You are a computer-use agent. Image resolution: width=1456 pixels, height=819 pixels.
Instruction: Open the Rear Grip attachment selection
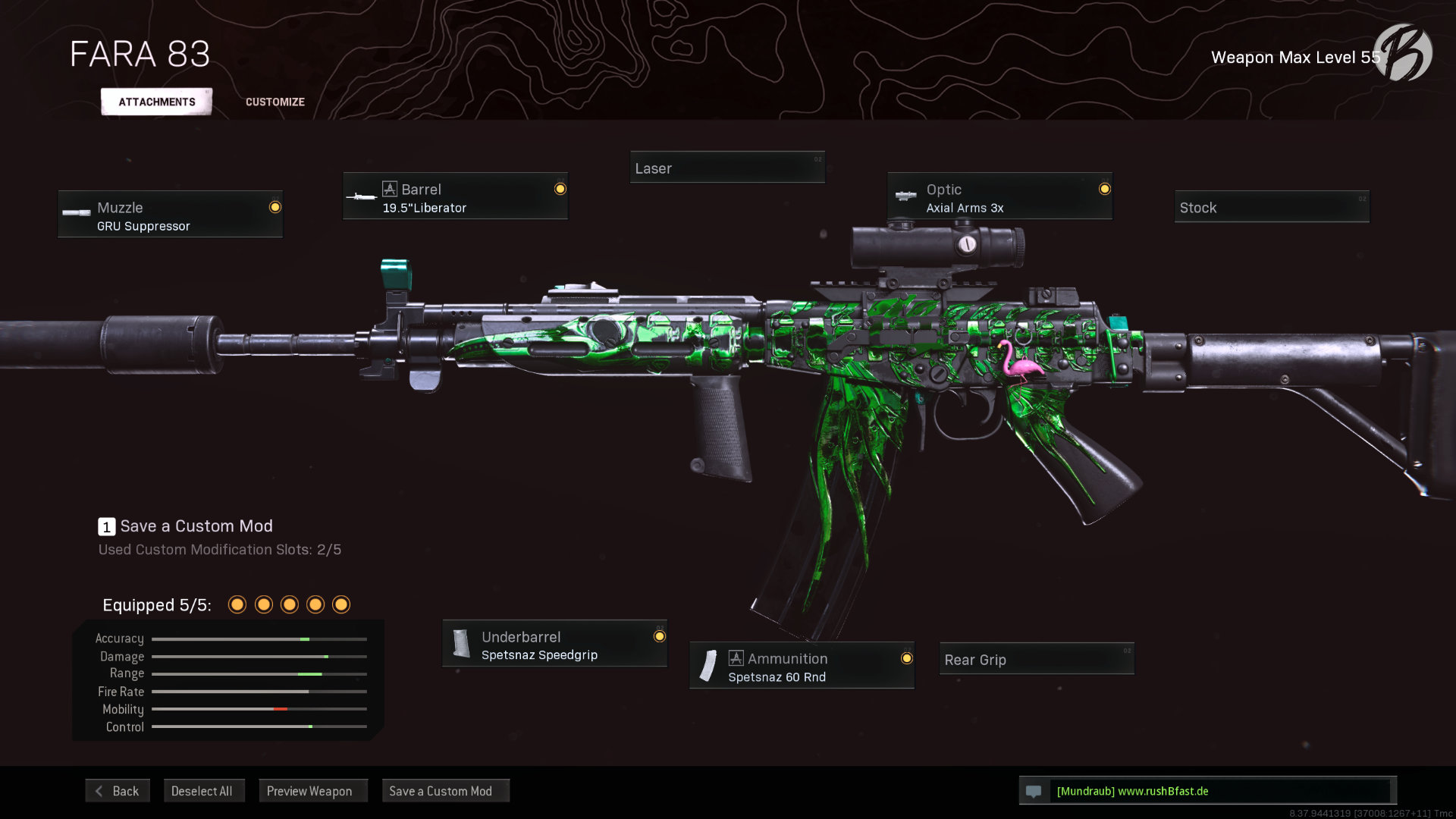click(x=1036, y=660)
